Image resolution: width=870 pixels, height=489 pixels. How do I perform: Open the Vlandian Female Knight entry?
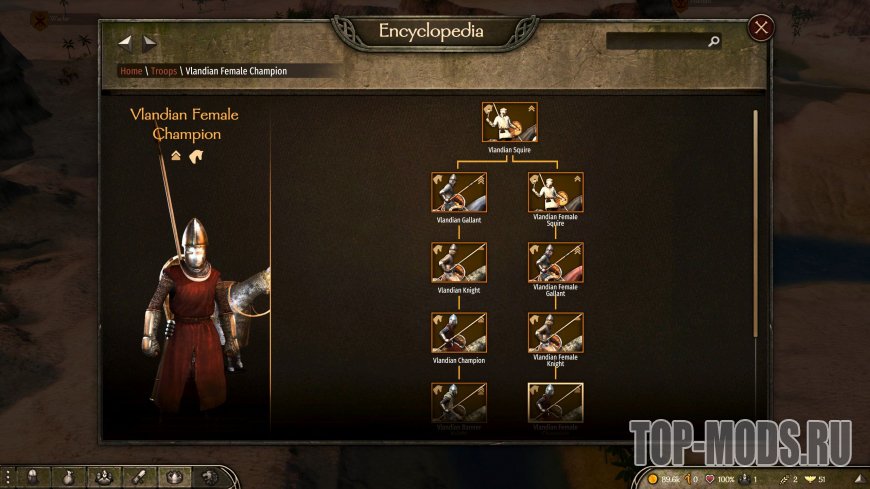coord(555,332)
